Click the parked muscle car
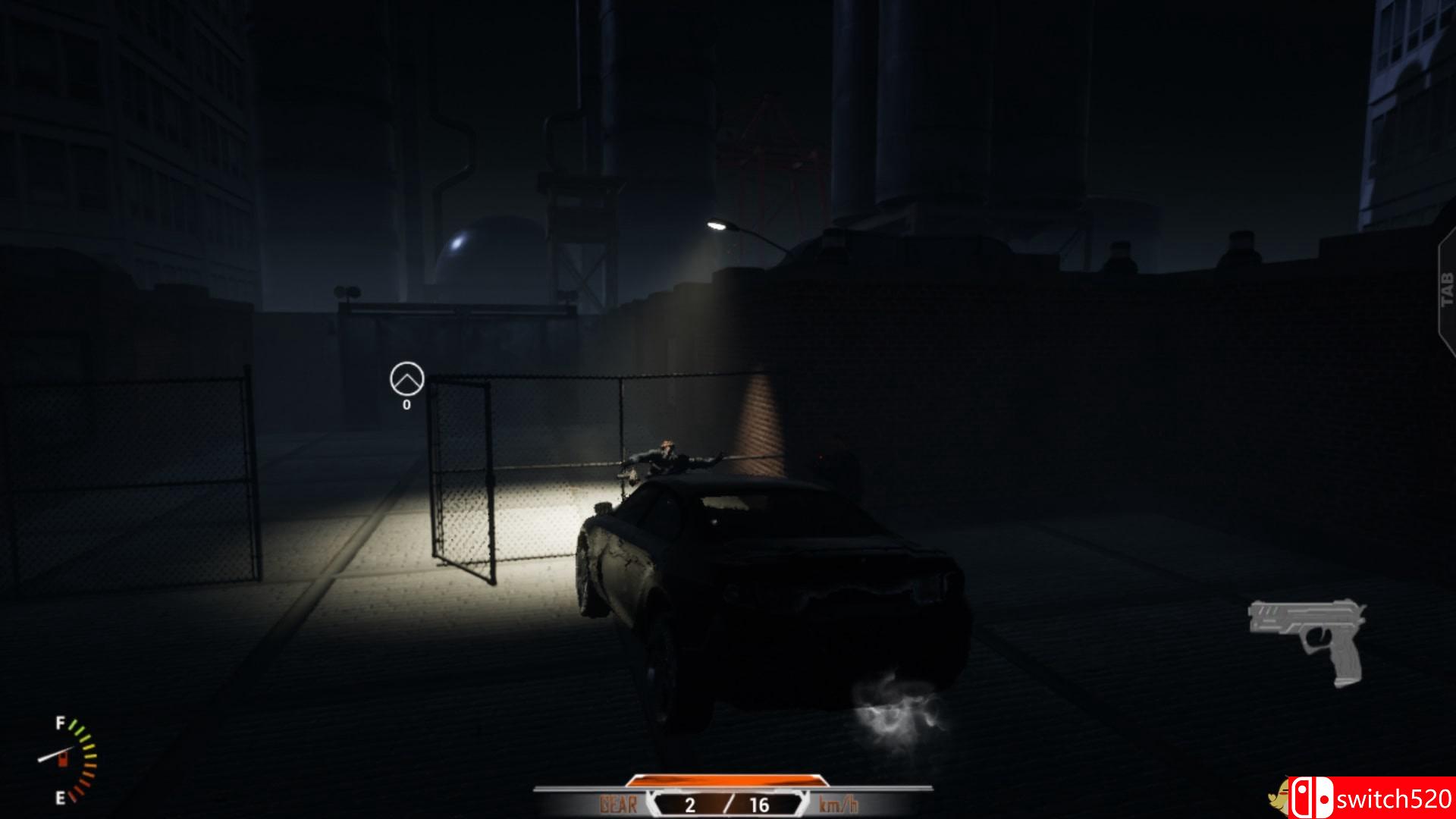The height and width of the screenshot is (819, 1456). click(x=766, y=591)
